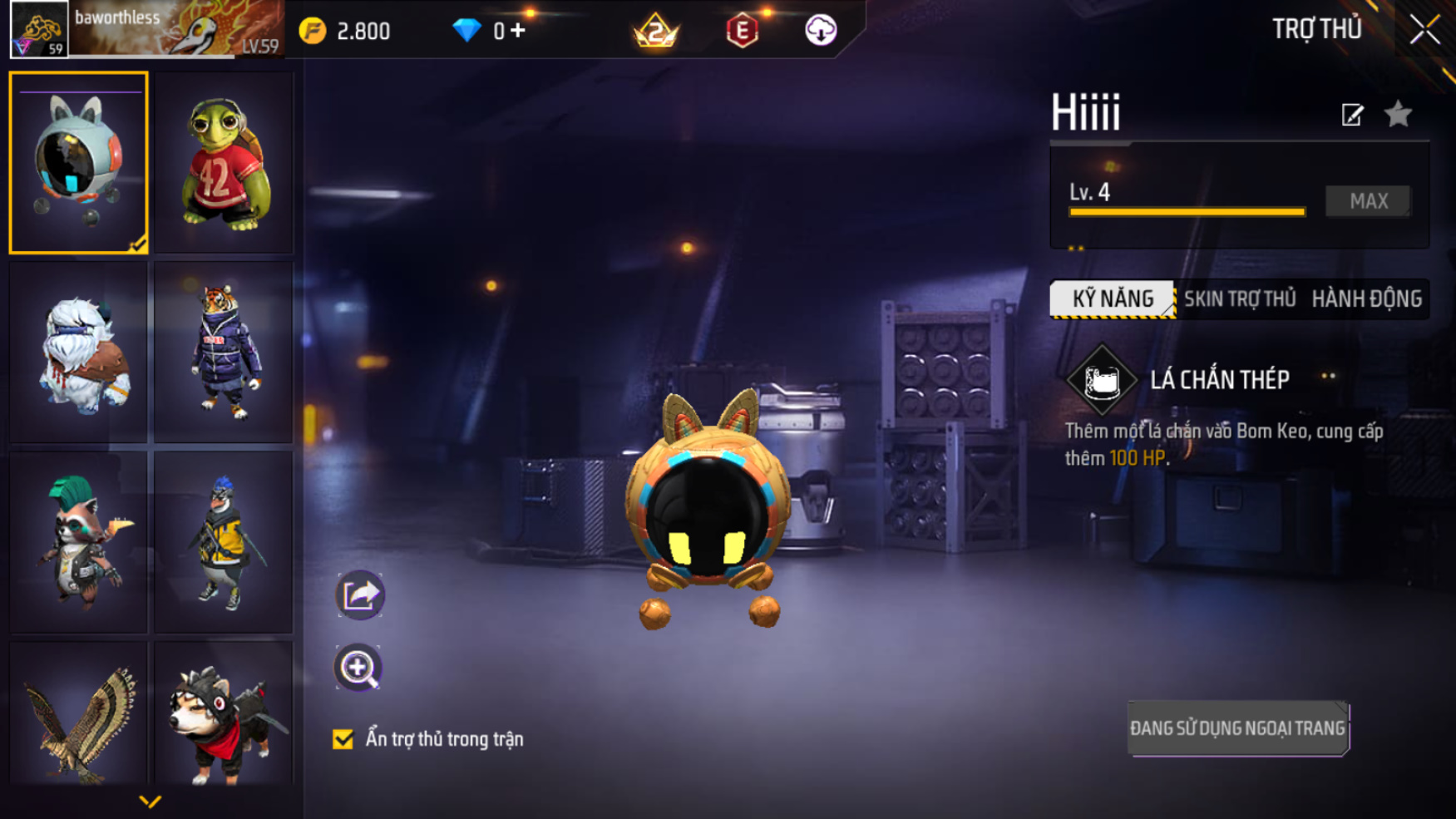The height and width of the screenshot is (819, 1456).
Task: Select the green mohawk raccoon pet
Action: click(79, 542)
